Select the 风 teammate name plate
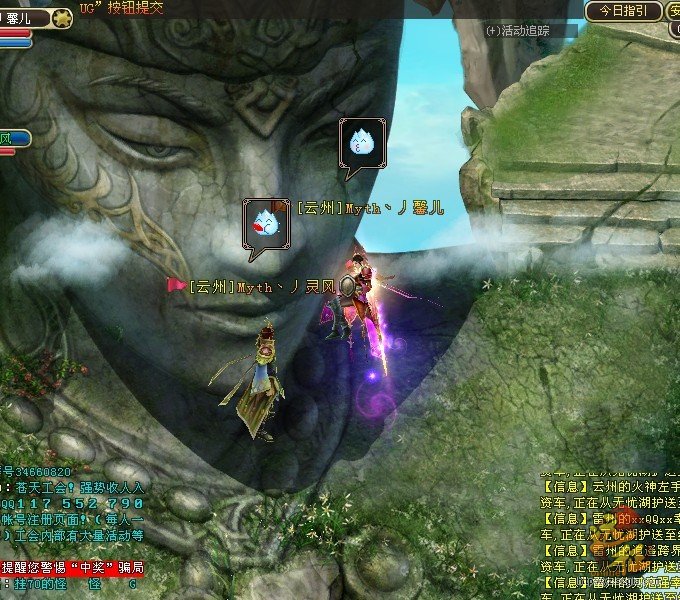This screenshot has height=600, width=680. (x=13, y=138)
